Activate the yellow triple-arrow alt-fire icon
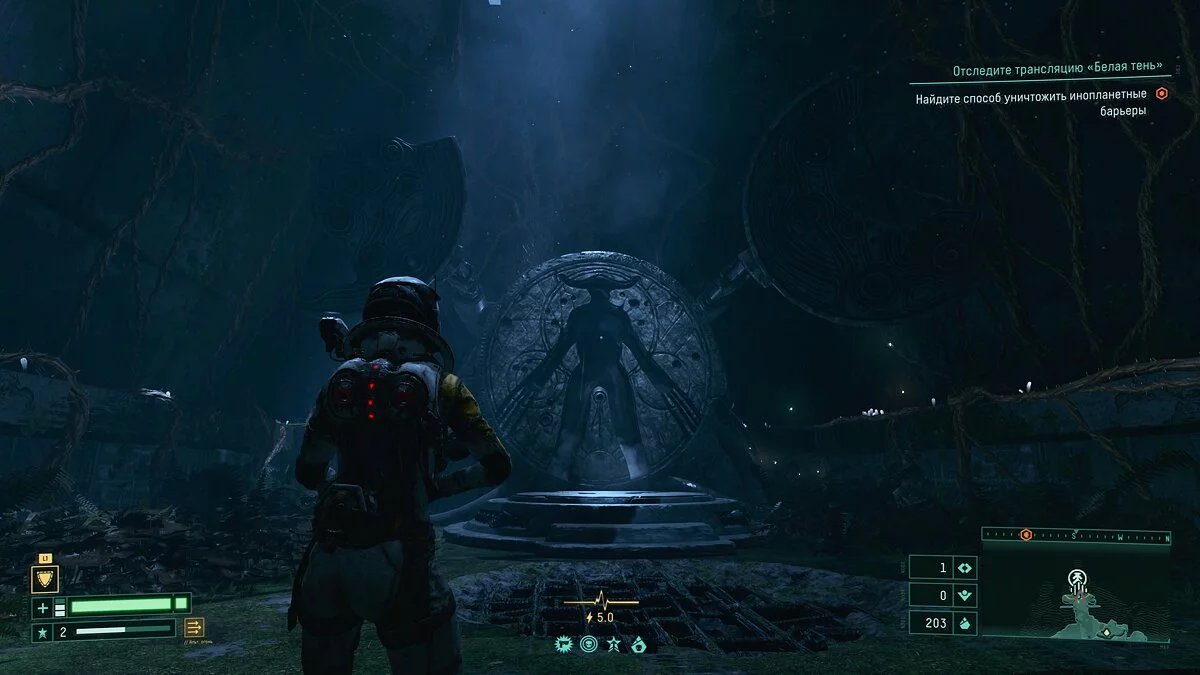 coord(194,627)
